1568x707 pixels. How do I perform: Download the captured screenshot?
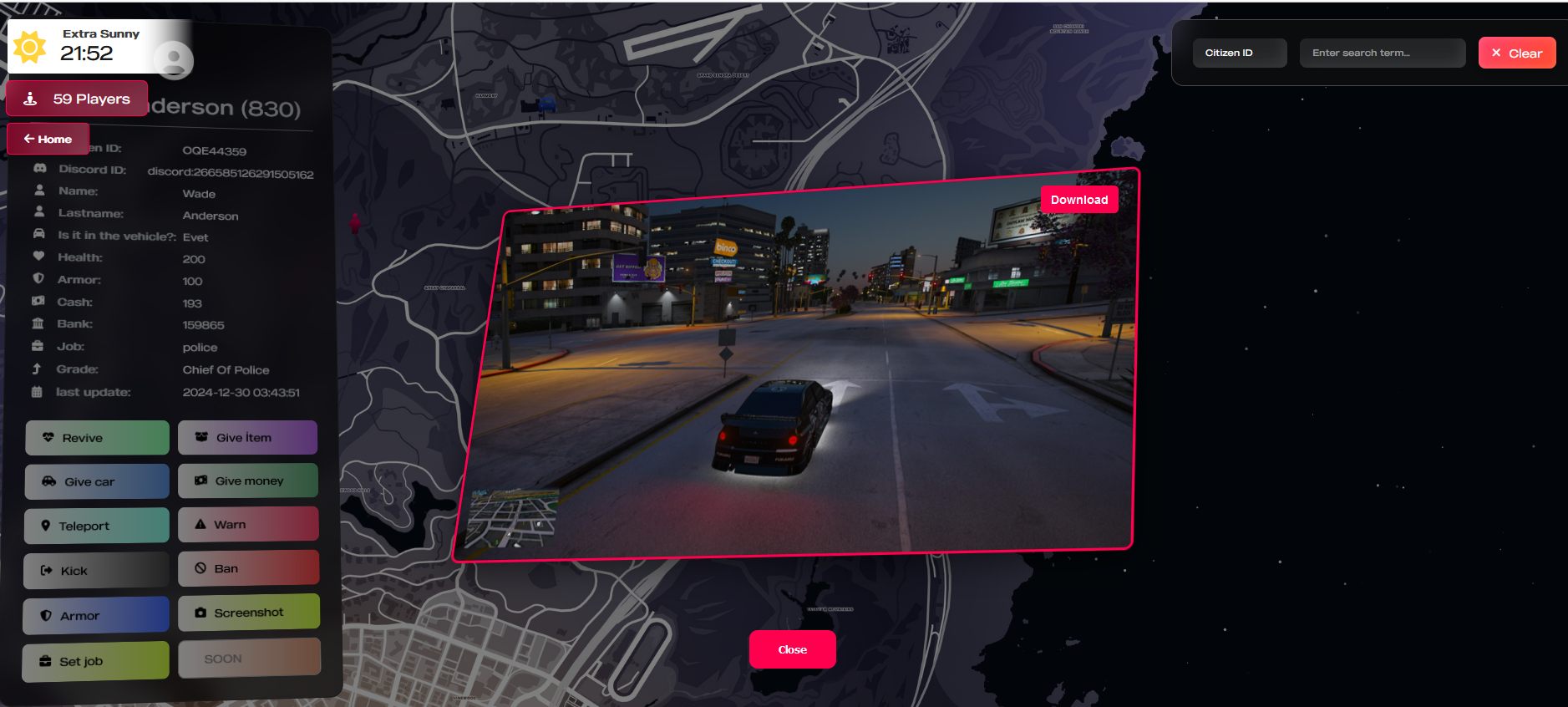tap(1078, 200)
